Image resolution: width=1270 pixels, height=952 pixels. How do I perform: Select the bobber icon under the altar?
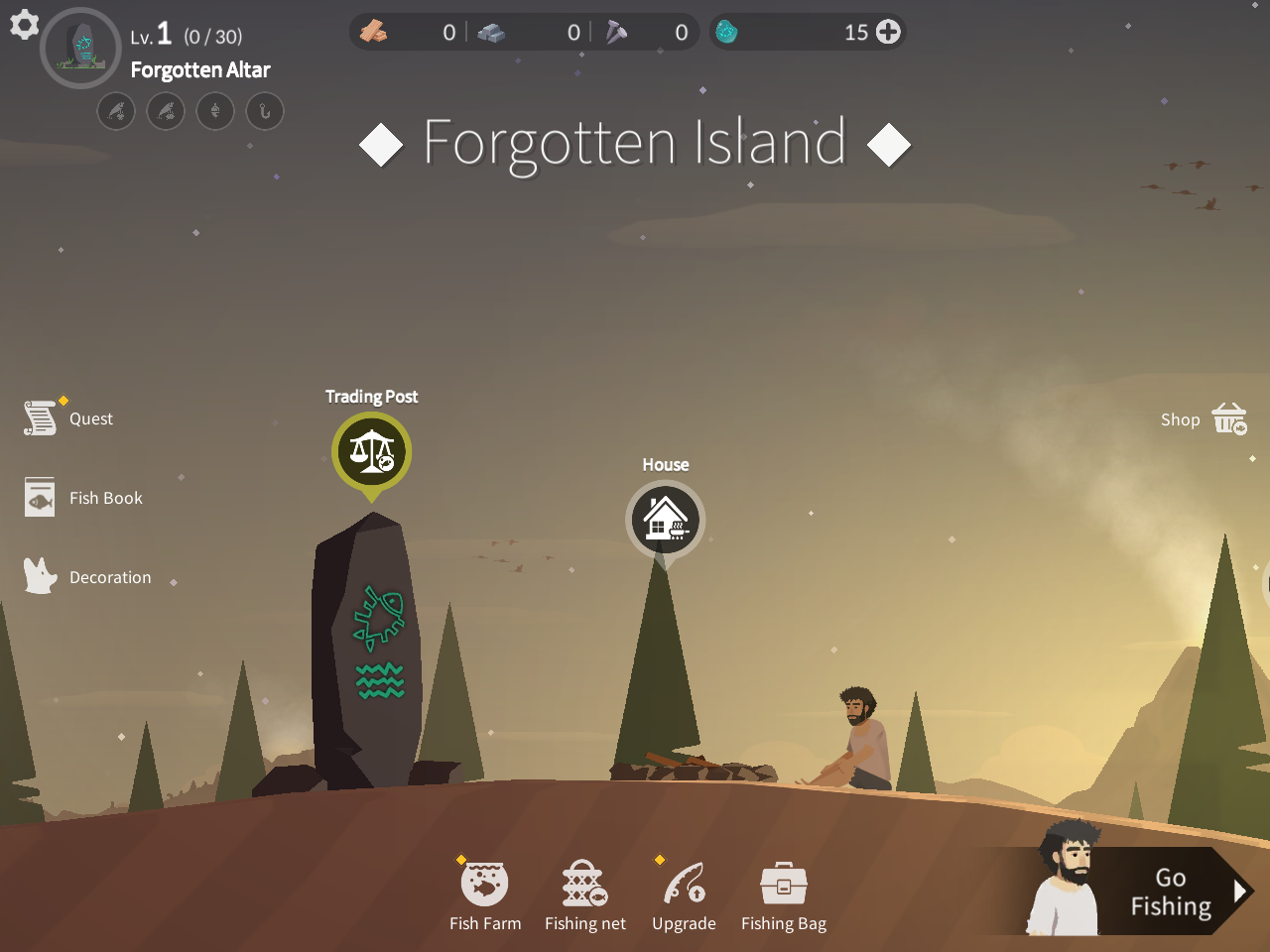[x=215, y=111]
